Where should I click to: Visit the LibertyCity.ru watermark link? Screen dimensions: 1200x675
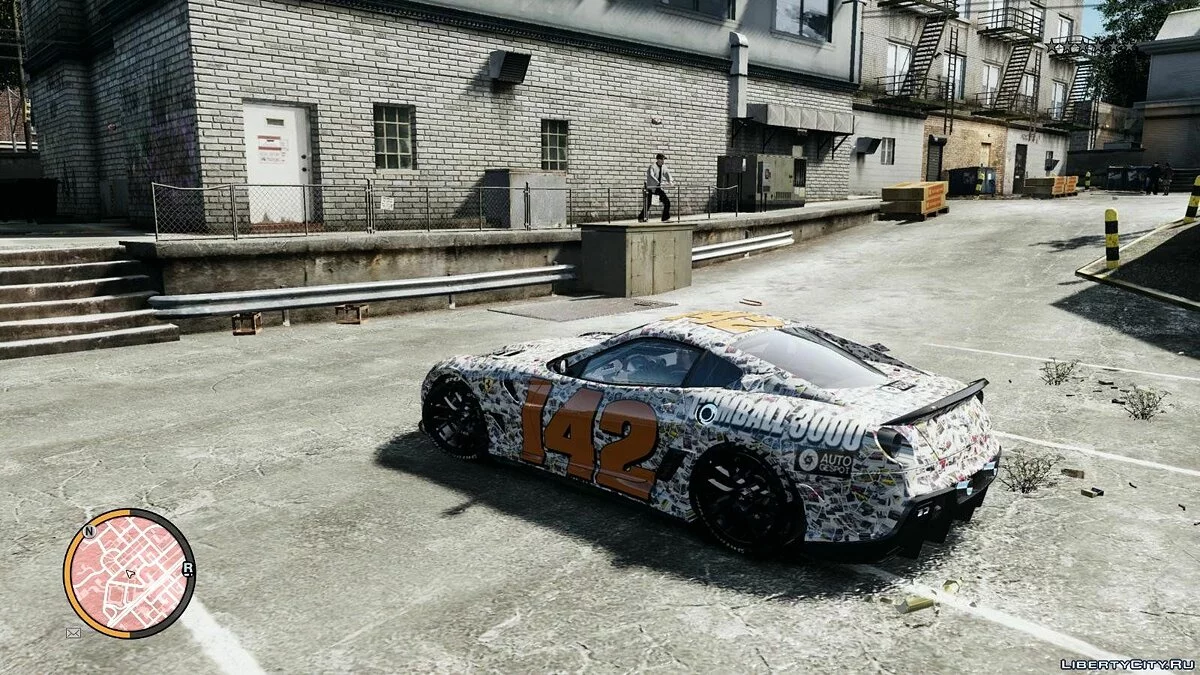click(1126, 663)
